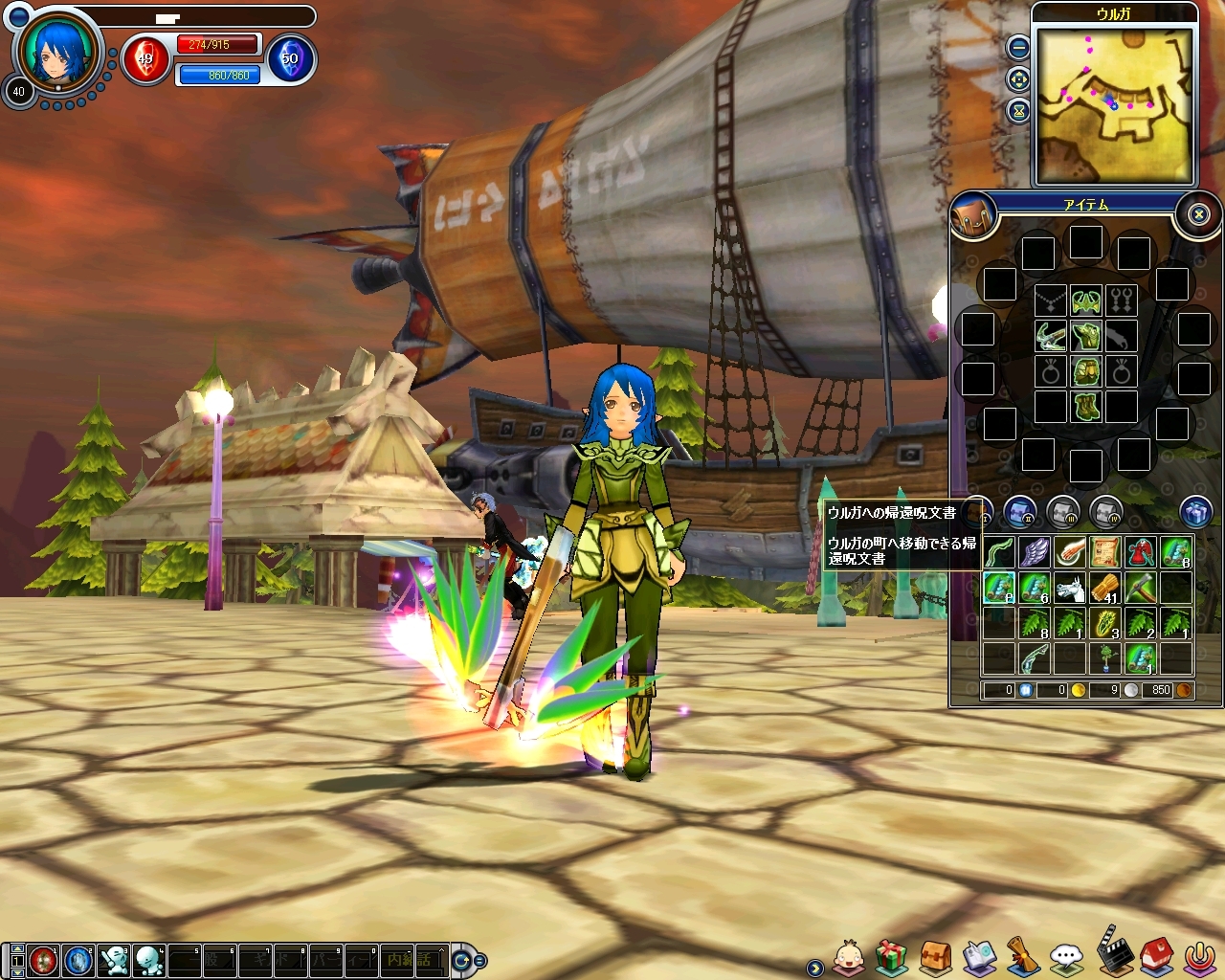Select the straw bundle stack of 41
1225x980 pixels.
click(1105, 588)
